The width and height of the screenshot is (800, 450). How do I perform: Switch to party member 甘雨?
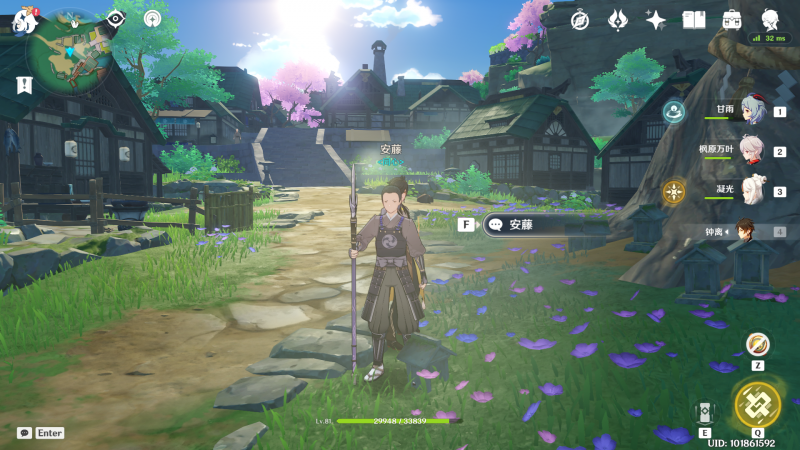[750, 112]
